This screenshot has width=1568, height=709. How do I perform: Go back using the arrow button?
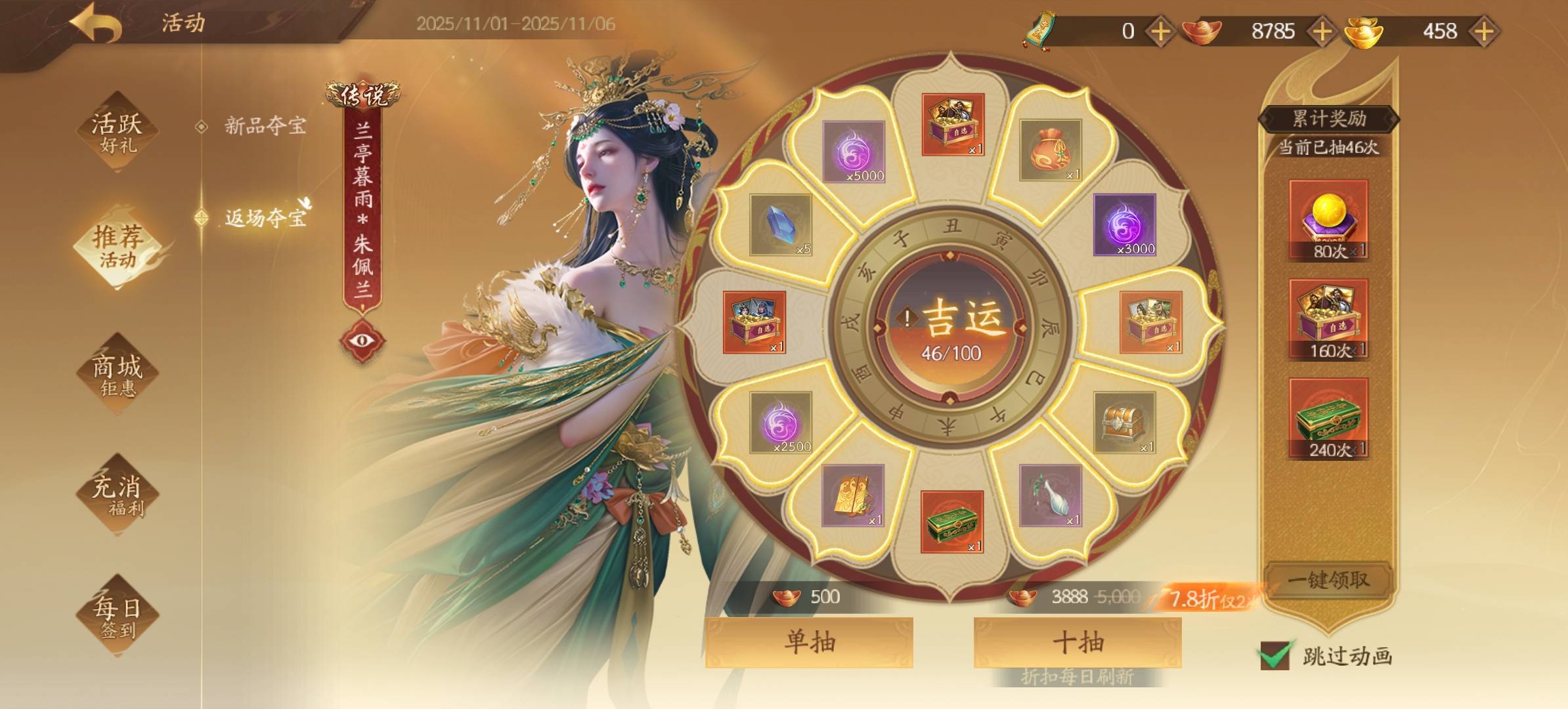(97, 23)
